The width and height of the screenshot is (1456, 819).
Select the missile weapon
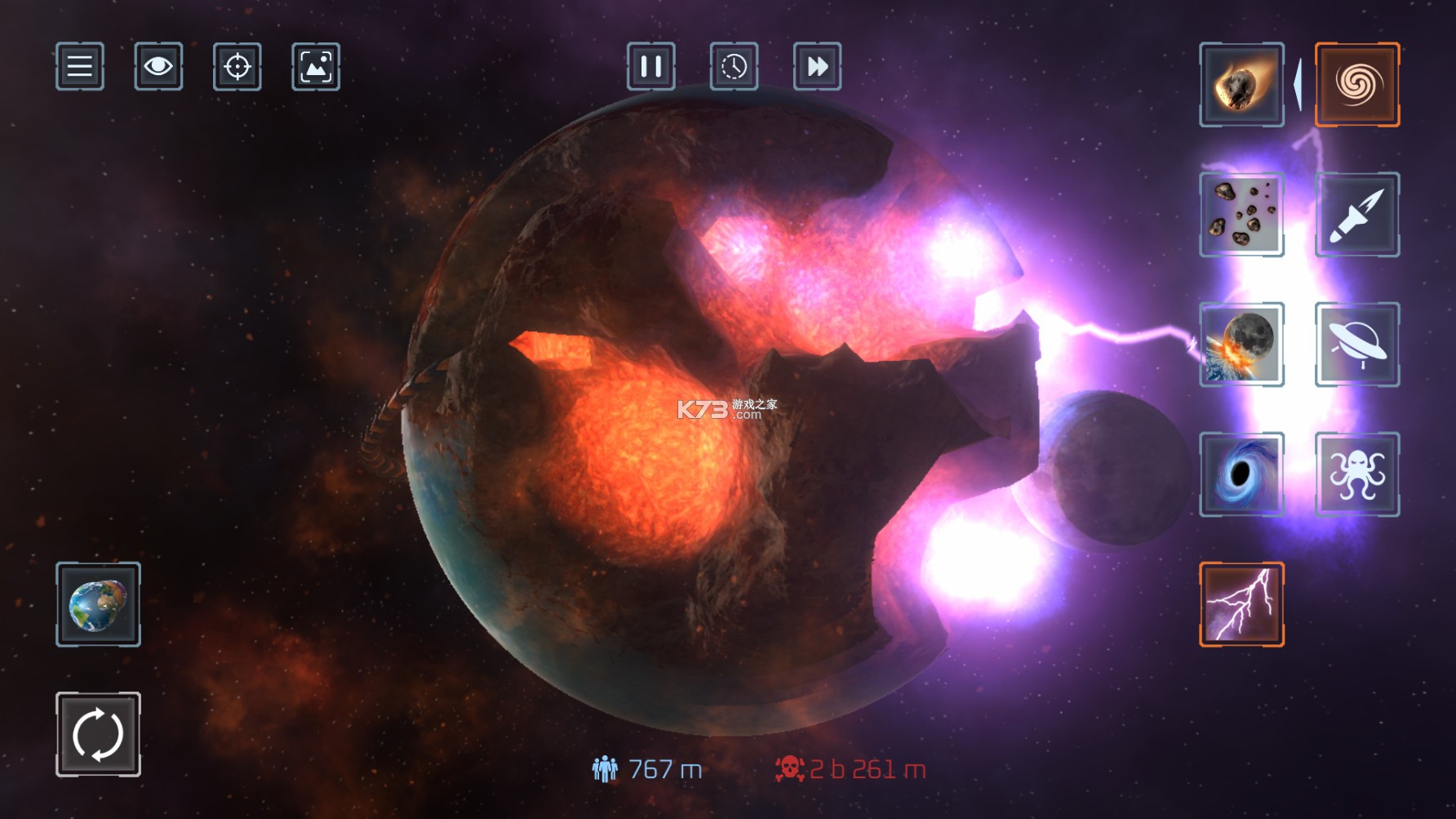point(1357,215)
